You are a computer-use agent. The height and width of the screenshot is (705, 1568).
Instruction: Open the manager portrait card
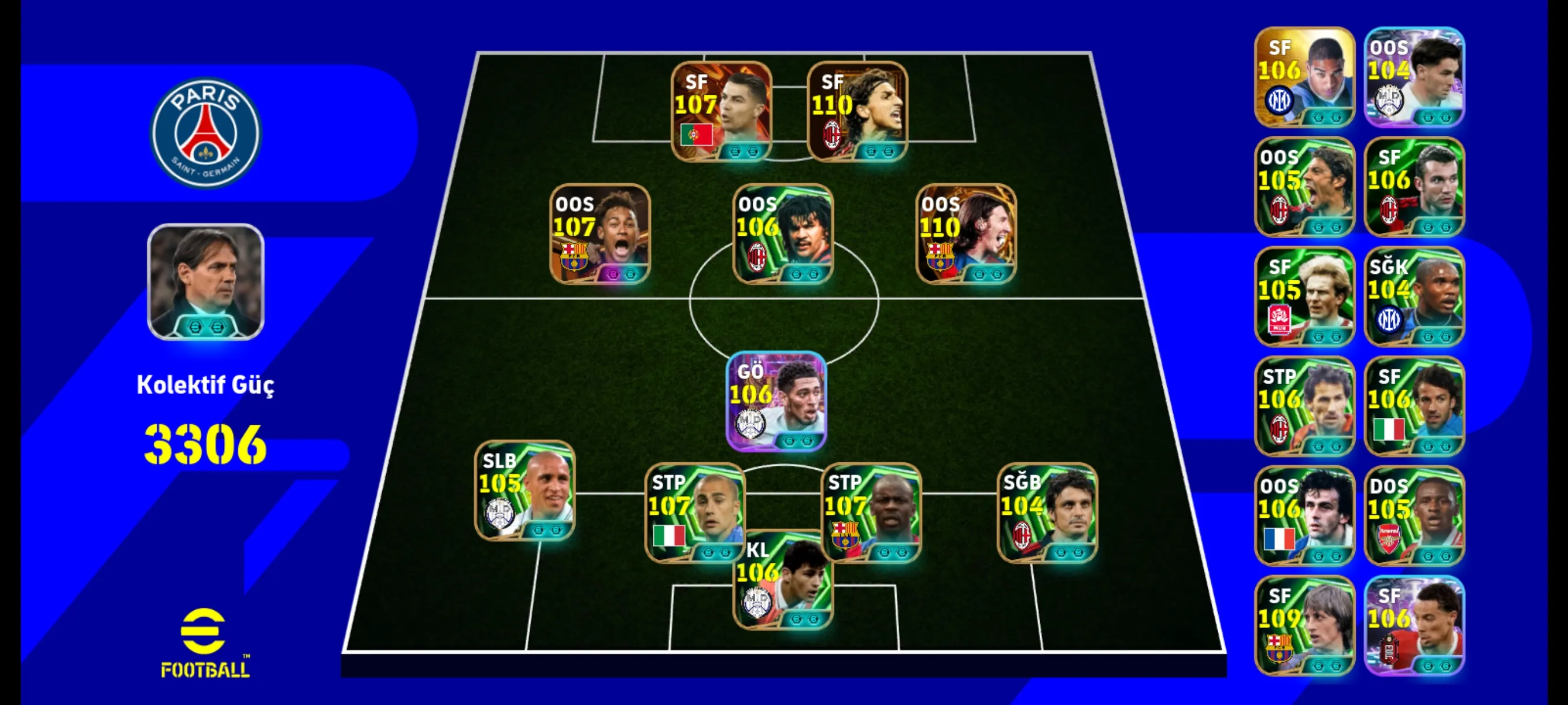pyautogui.click(x=206, y=281)
